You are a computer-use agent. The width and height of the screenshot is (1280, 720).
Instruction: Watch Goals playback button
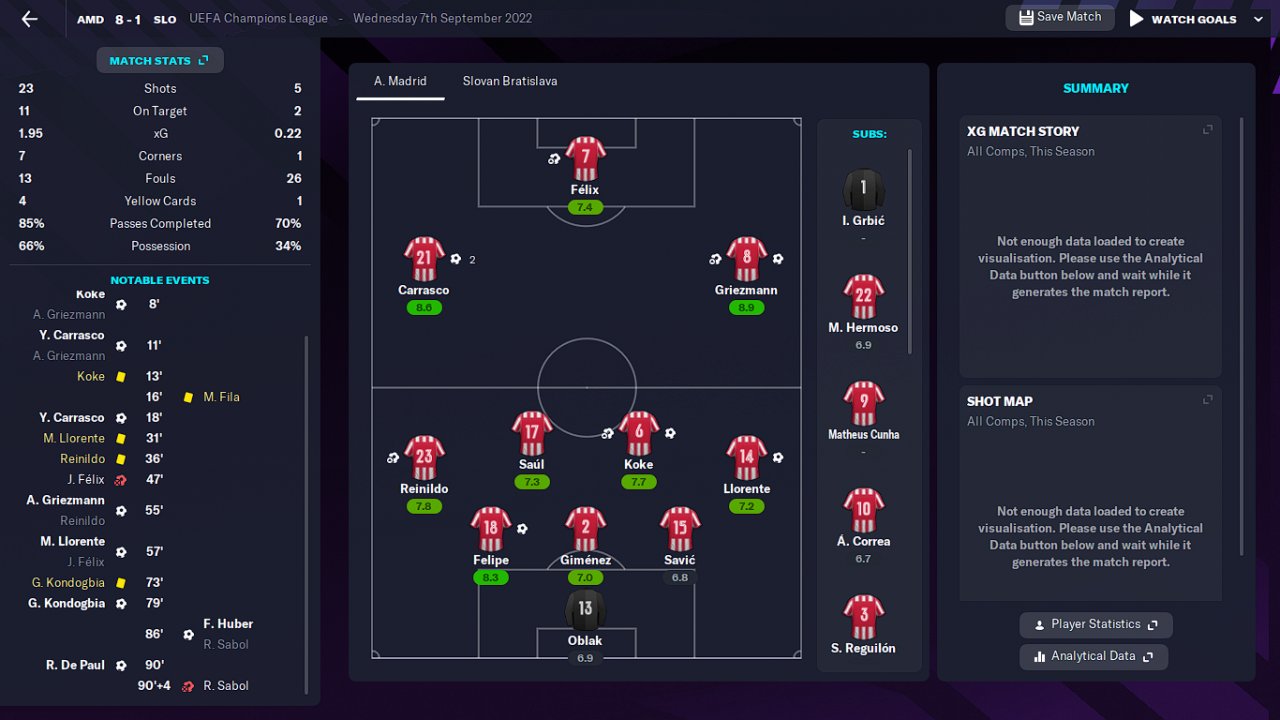1183,19
